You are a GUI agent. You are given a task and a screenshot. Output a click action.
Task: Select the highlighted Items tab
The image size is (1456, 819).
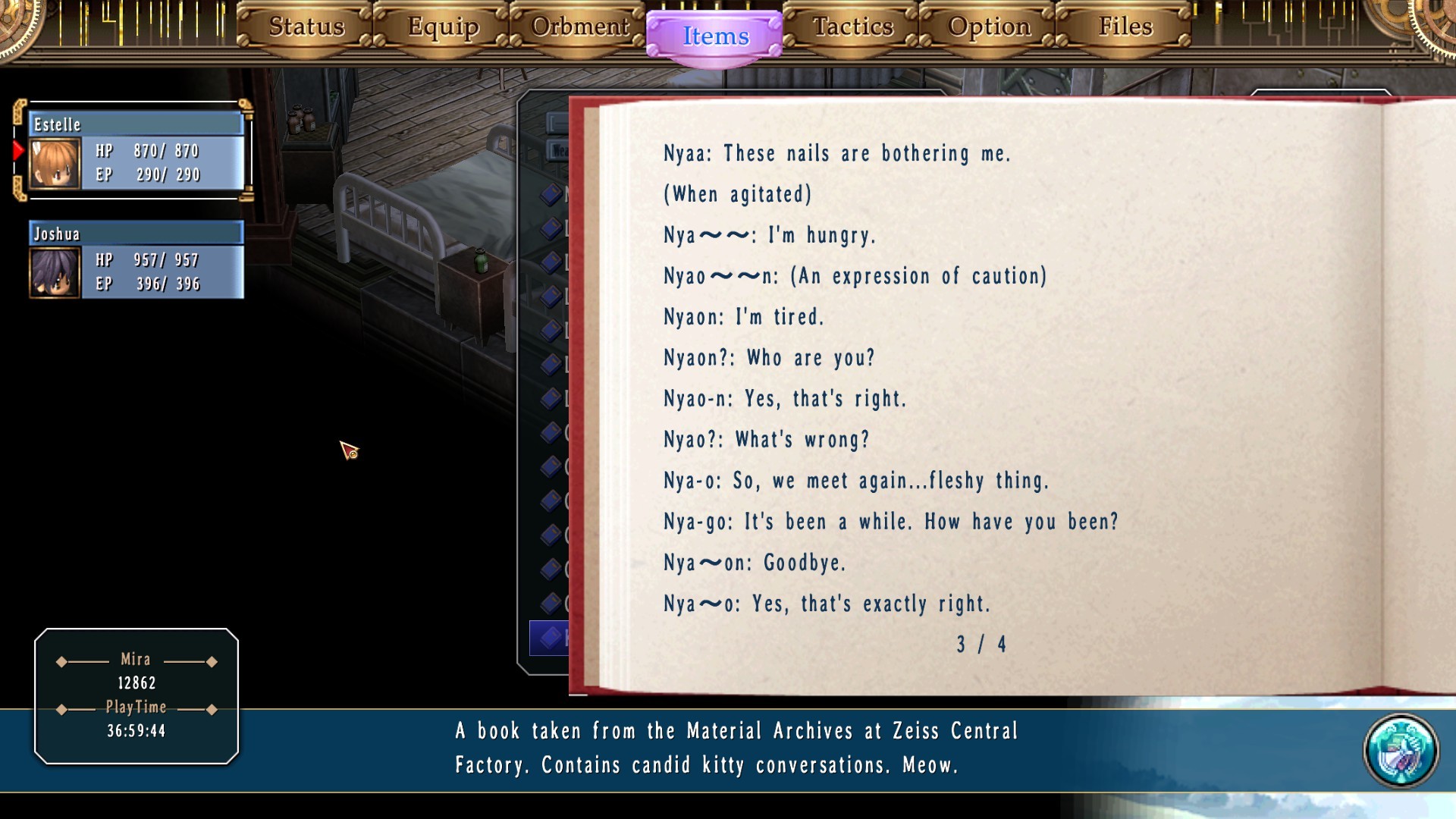715,36
